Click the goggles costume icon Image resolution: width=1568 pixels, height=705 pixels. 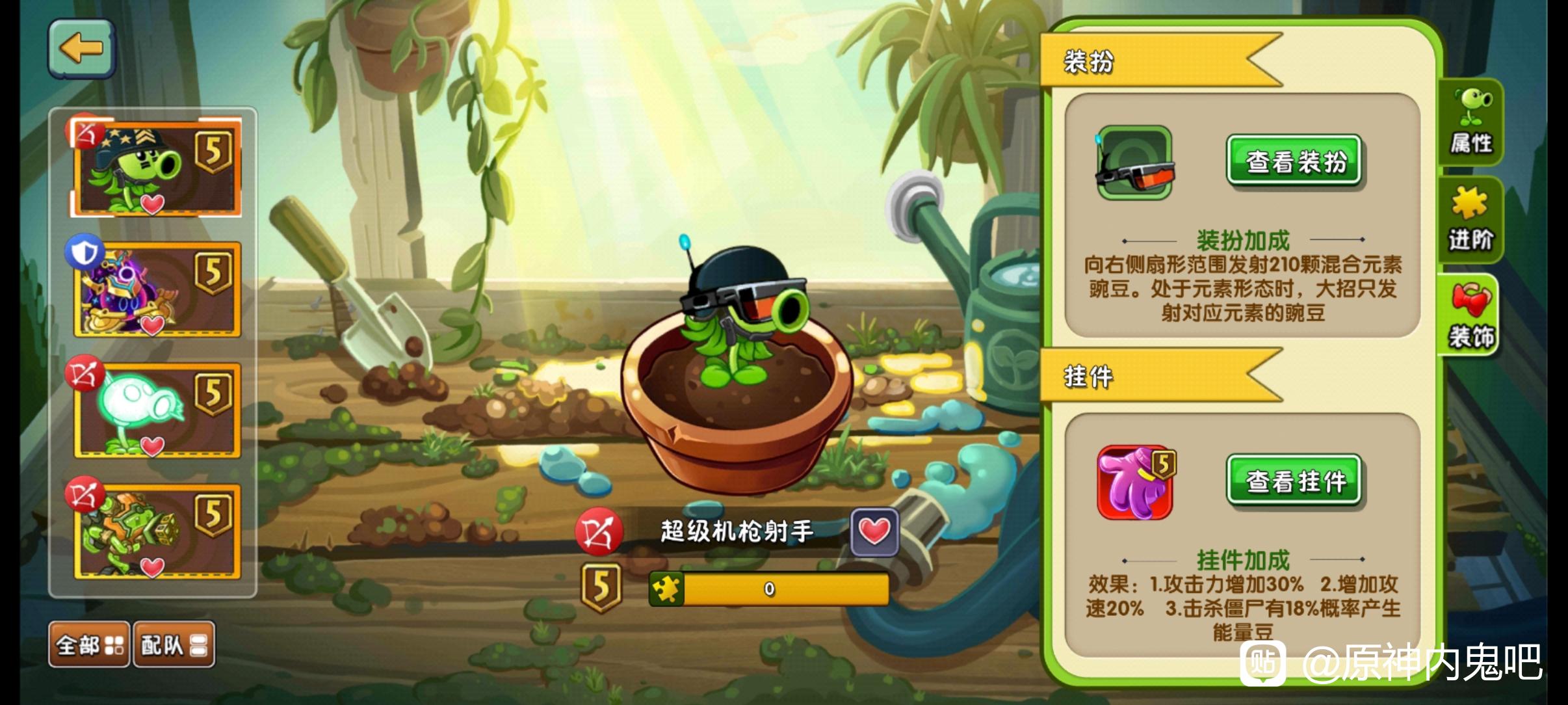[x=1134, y=163]
